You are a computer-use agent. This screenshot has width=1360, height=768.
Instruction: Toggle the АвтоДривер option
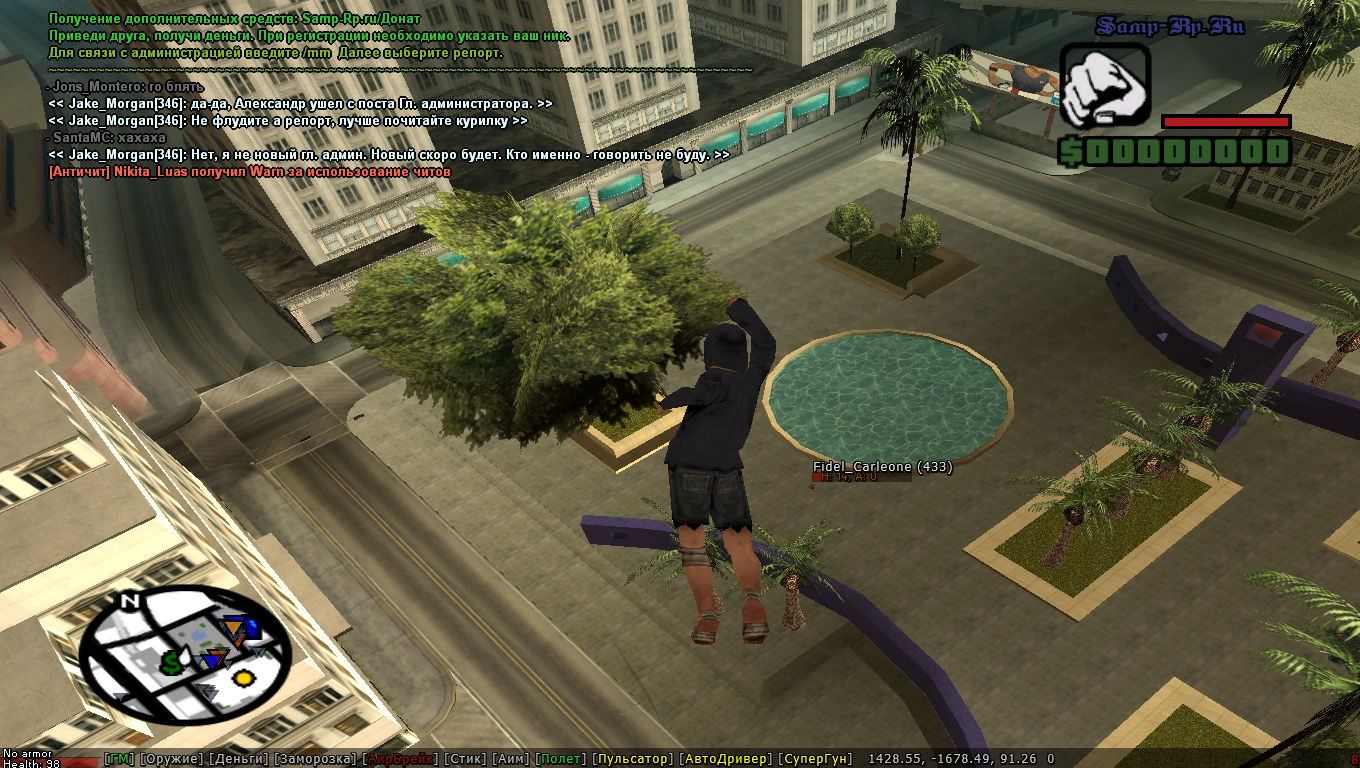[725, 759]
